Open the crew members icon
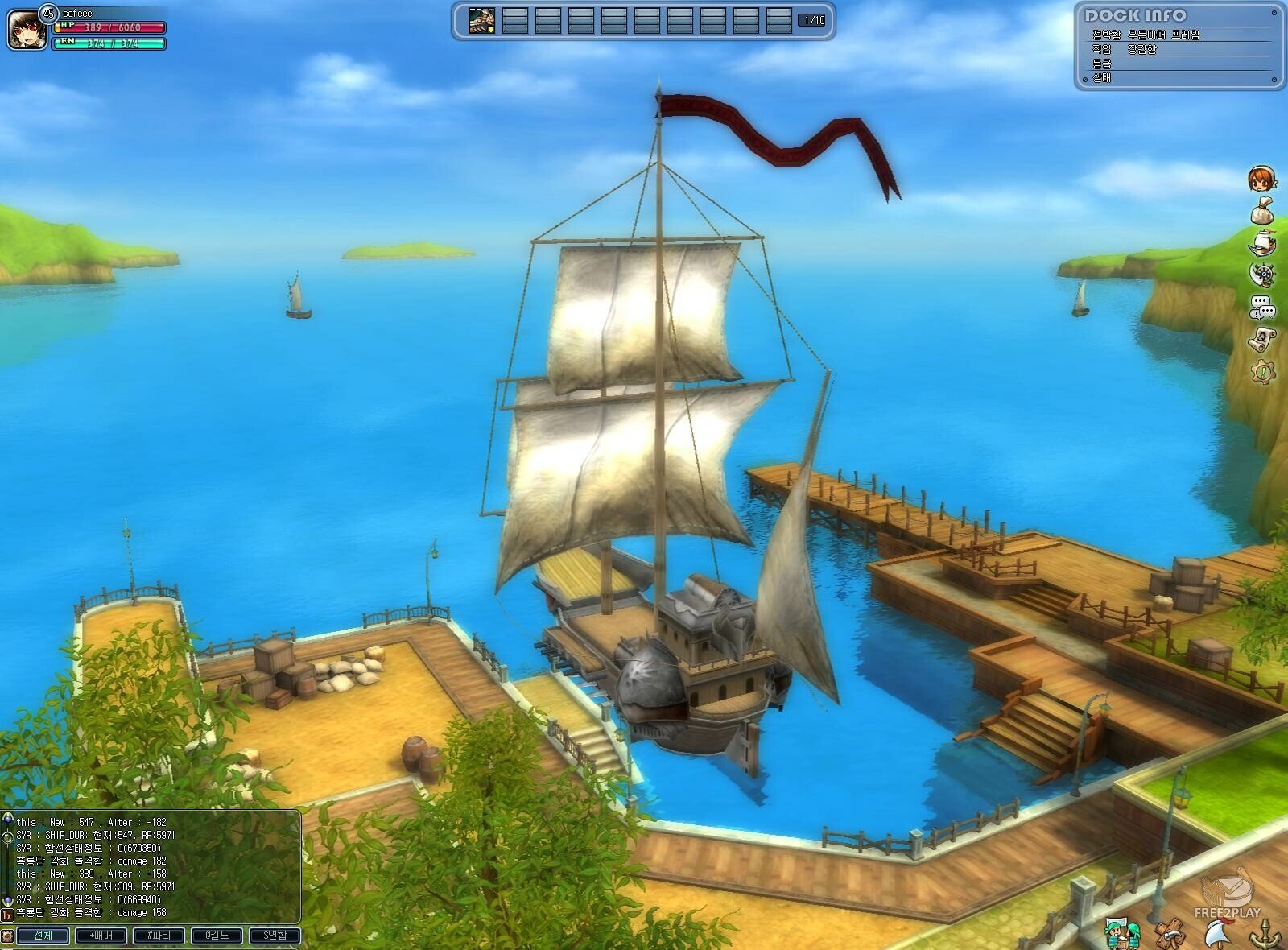Screen dimensions: 1288x950 point(1122,933)
